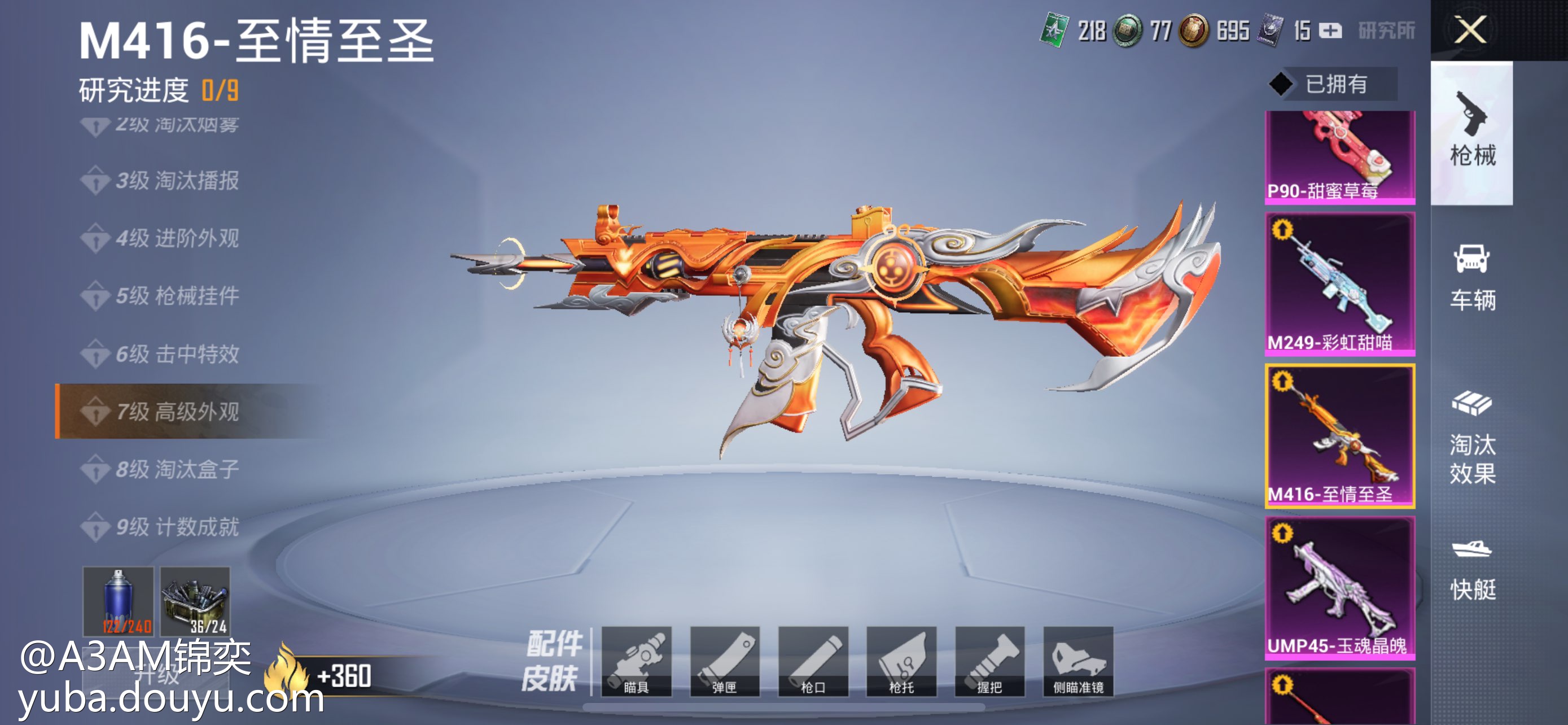The height and width of the screenshot is (725, 1568).
Task: Switch to the 快艇 speedboat tab
Action: tap(1472, 570)
